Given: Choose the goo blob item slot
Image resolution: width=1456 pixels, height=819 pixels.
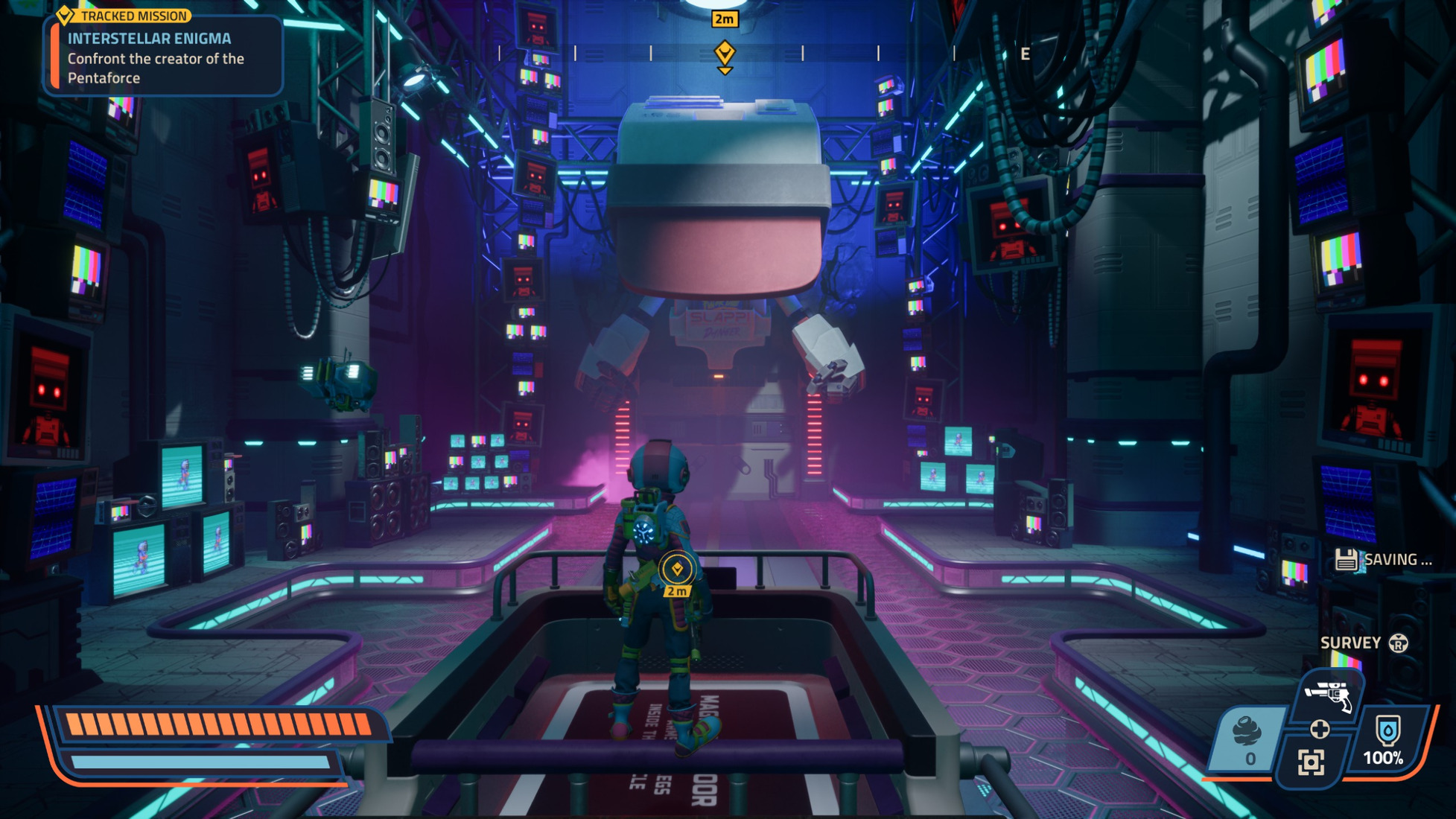Looking at the screenshot, I should 1248,740.
